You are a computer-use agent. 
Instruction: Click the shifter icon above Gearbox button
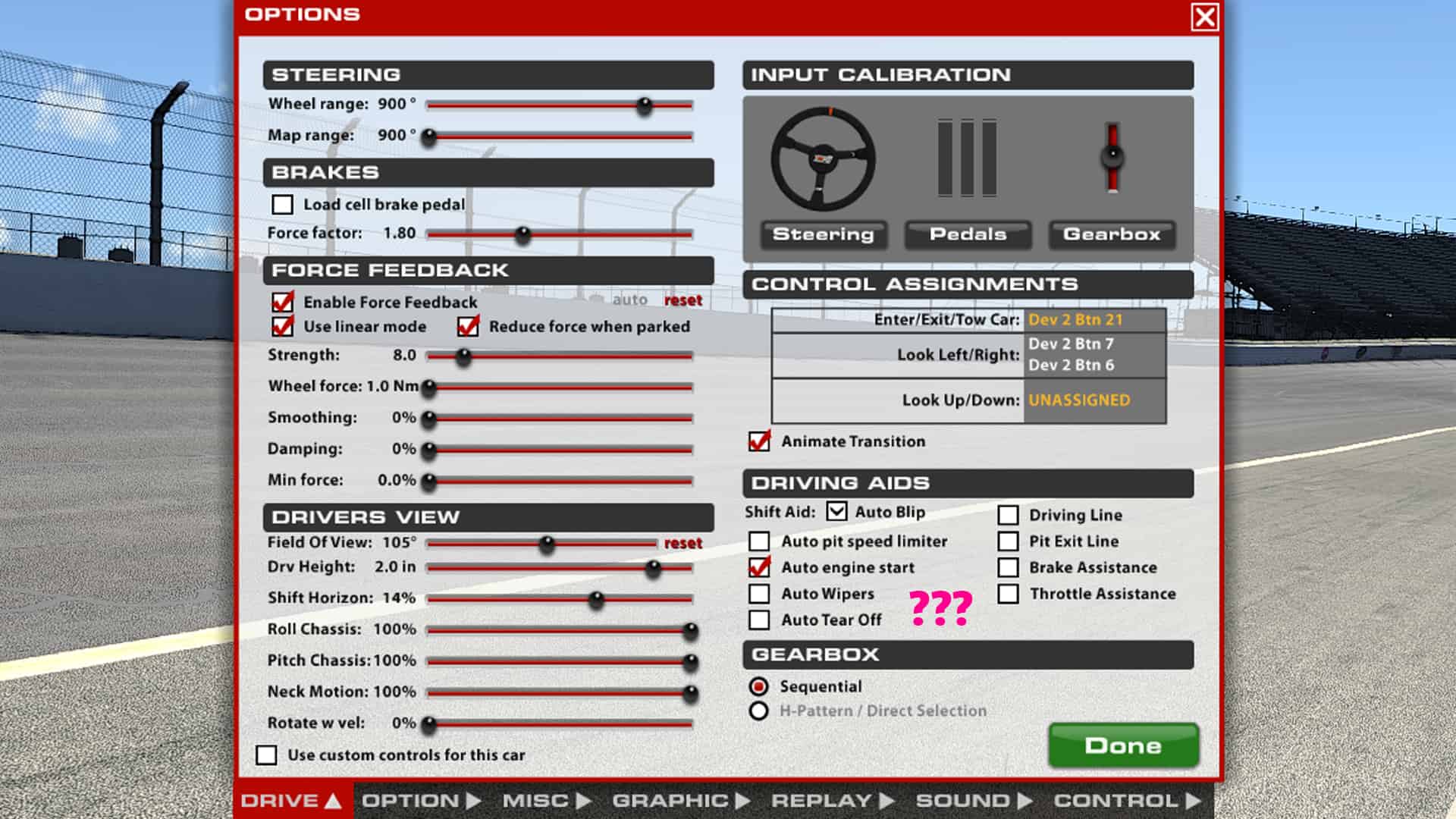[1111, 155]
